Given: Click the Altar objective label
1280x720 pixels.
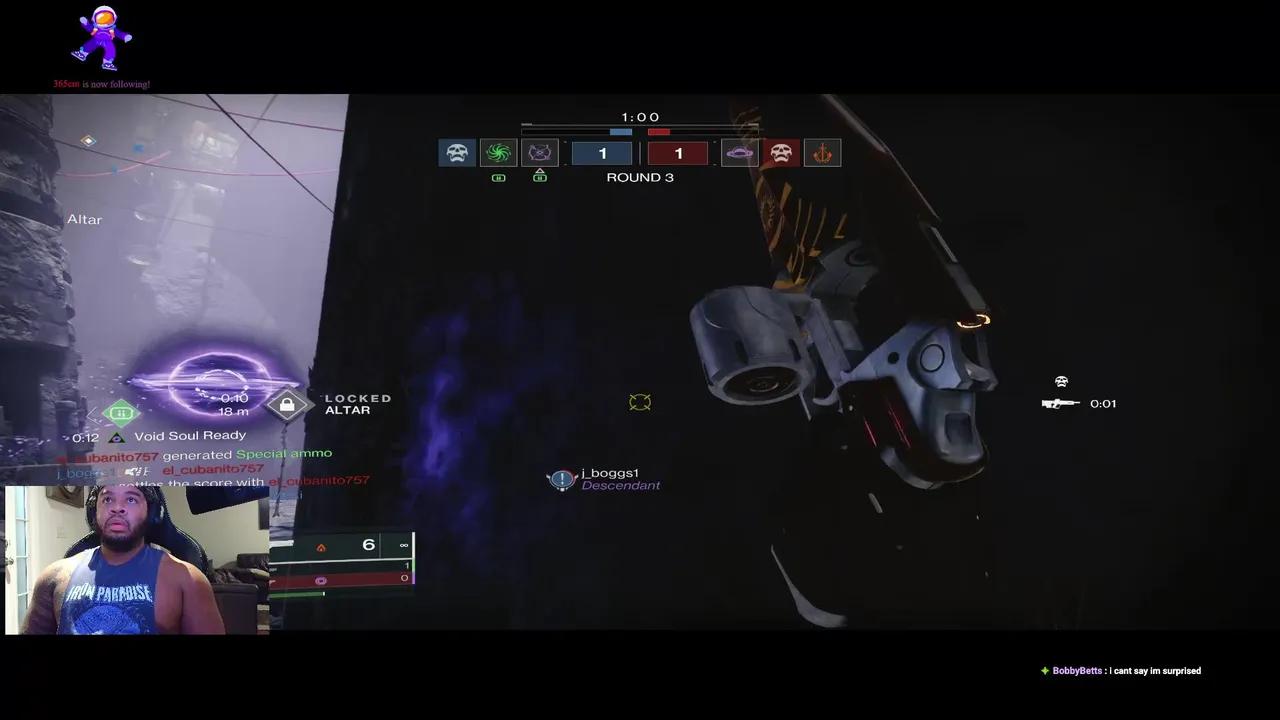Looking at the screenshot, I should click(84, 219).
